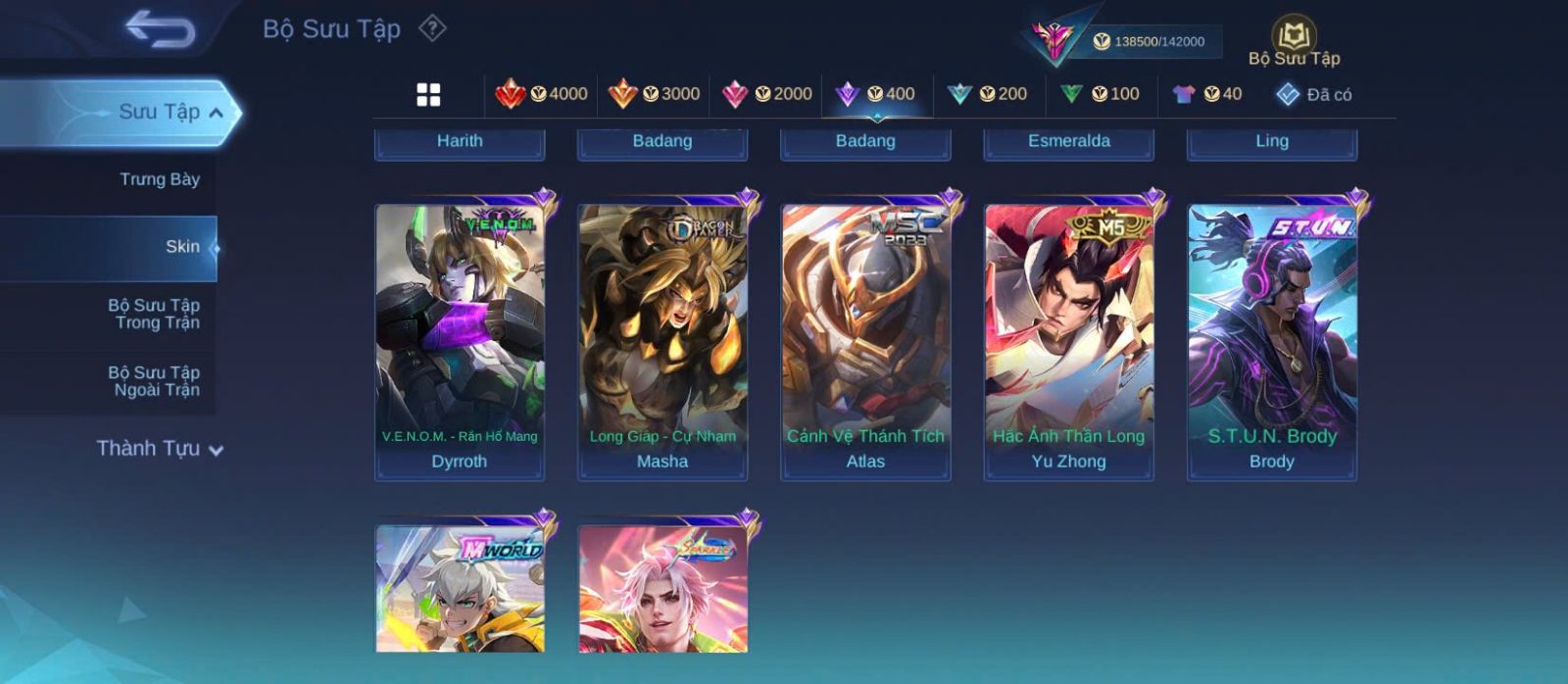
Task: Filter skins by the 4000 point tier
Action: [x=541, y=94]
